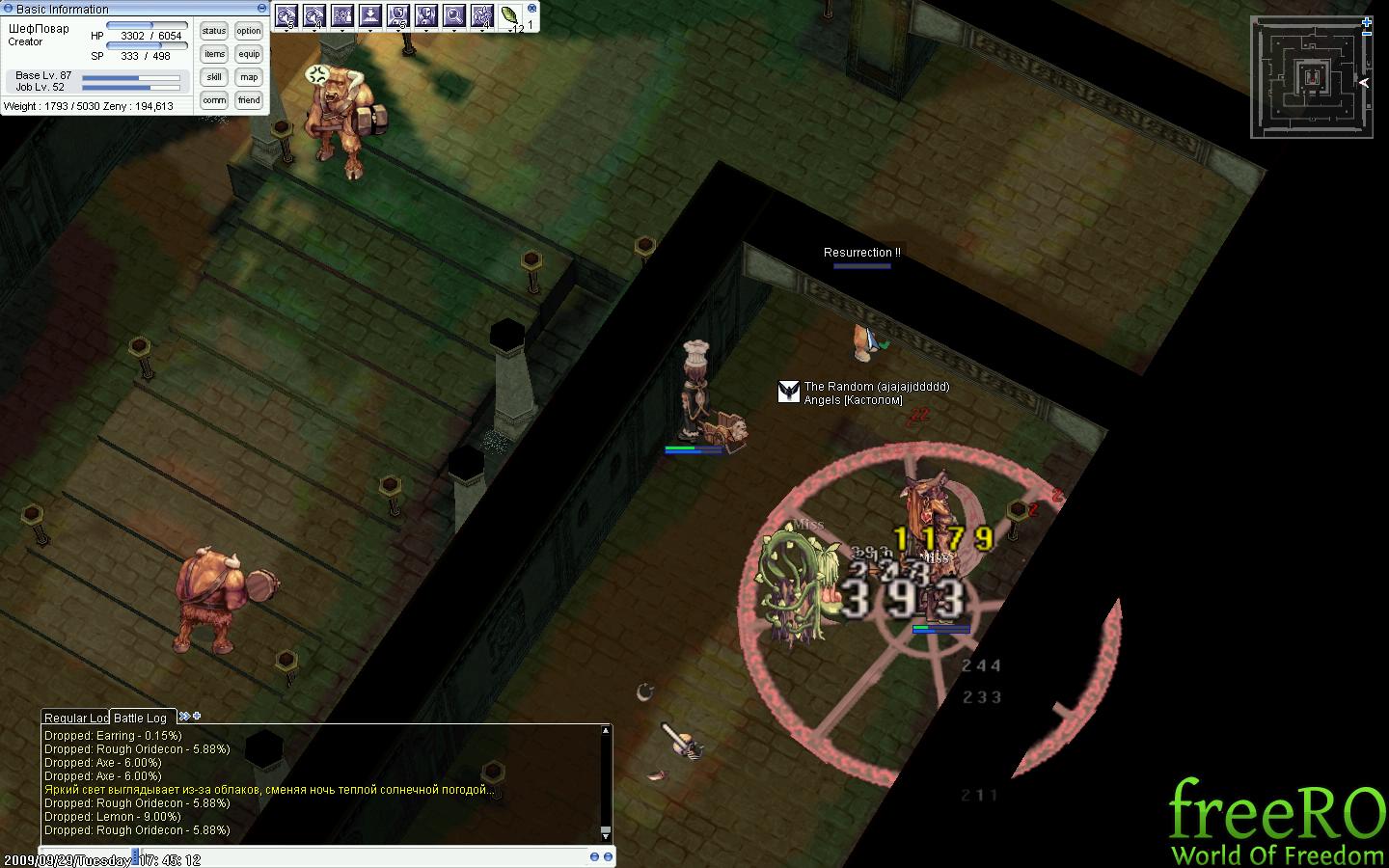Open the friend list
This screenshot has height=868, width=1389.
[x=249, y=100]
